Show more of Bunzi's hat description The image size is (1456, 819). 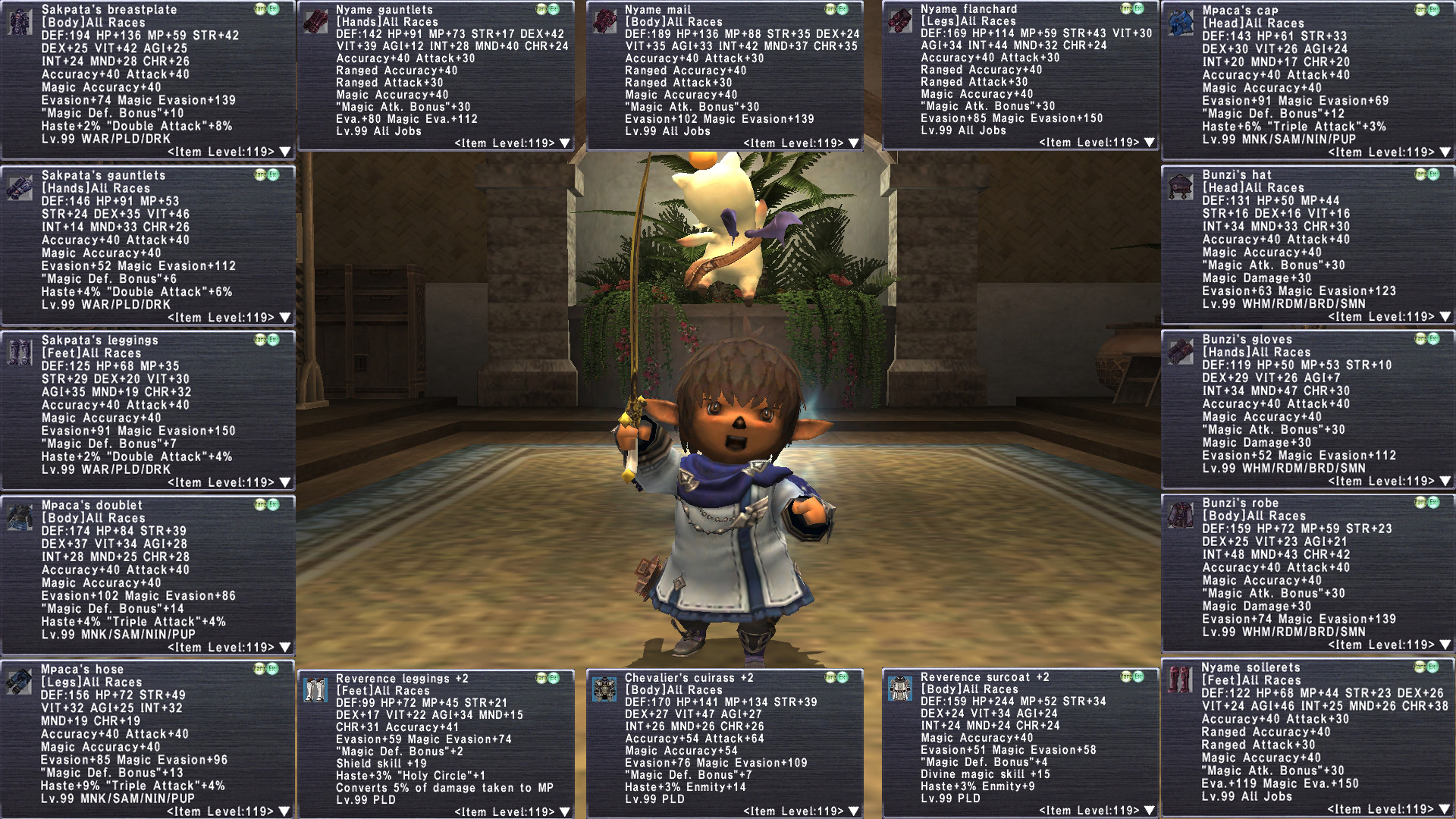[1445, 317]
